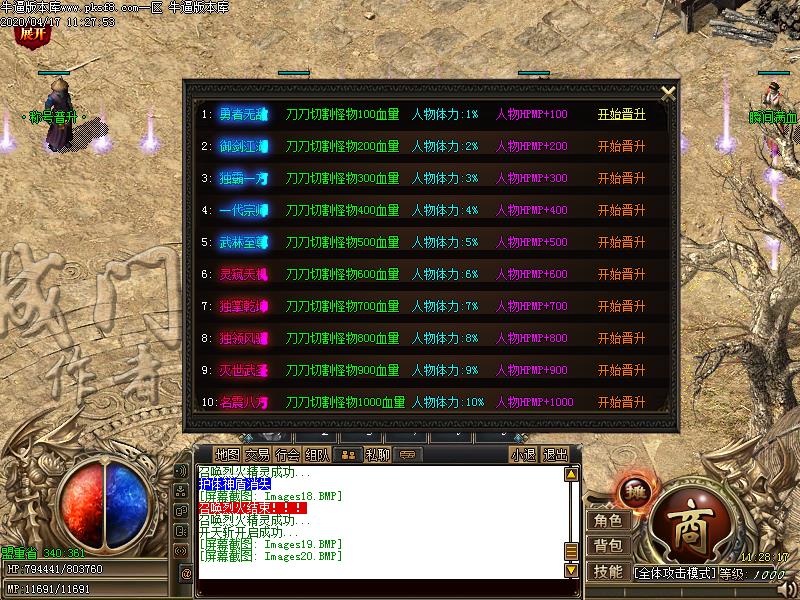The width and height of the screenshot is (800, 600).
Task: Start promotion for row 10 名震八方
Action: point(621,402)
